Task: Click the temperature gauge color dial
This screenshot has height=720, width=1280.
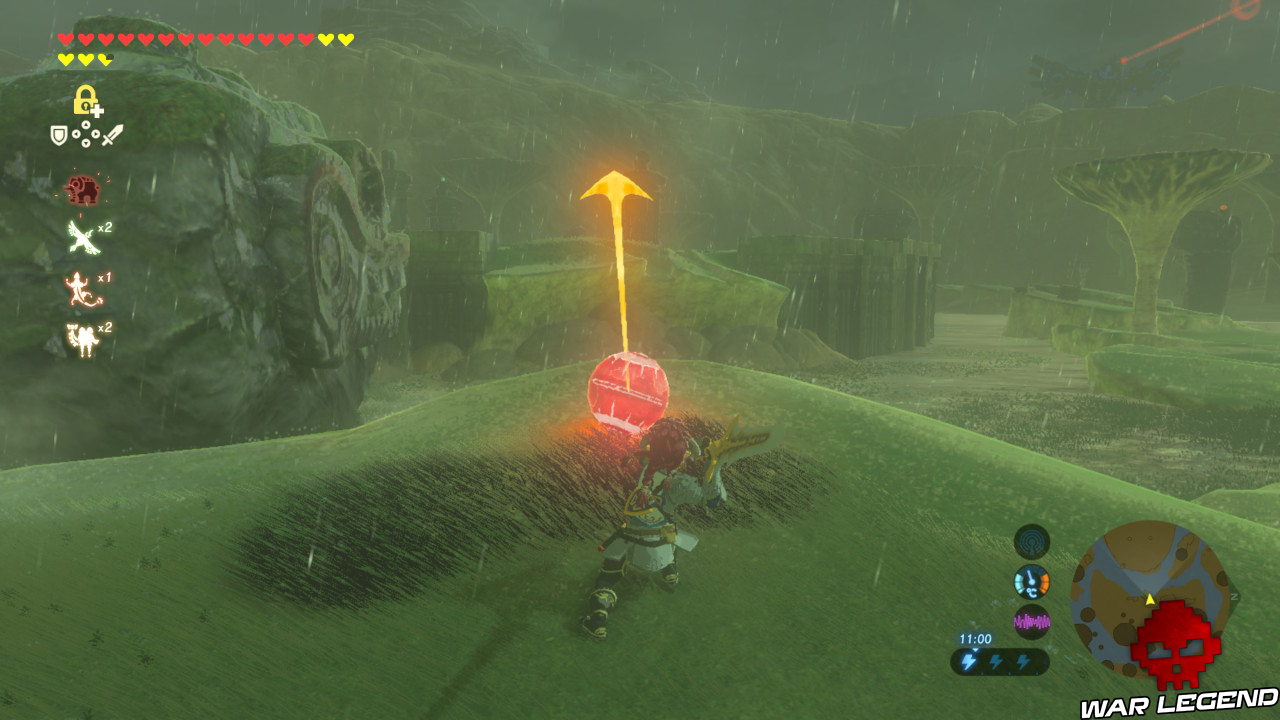Action: point(1031,580)
